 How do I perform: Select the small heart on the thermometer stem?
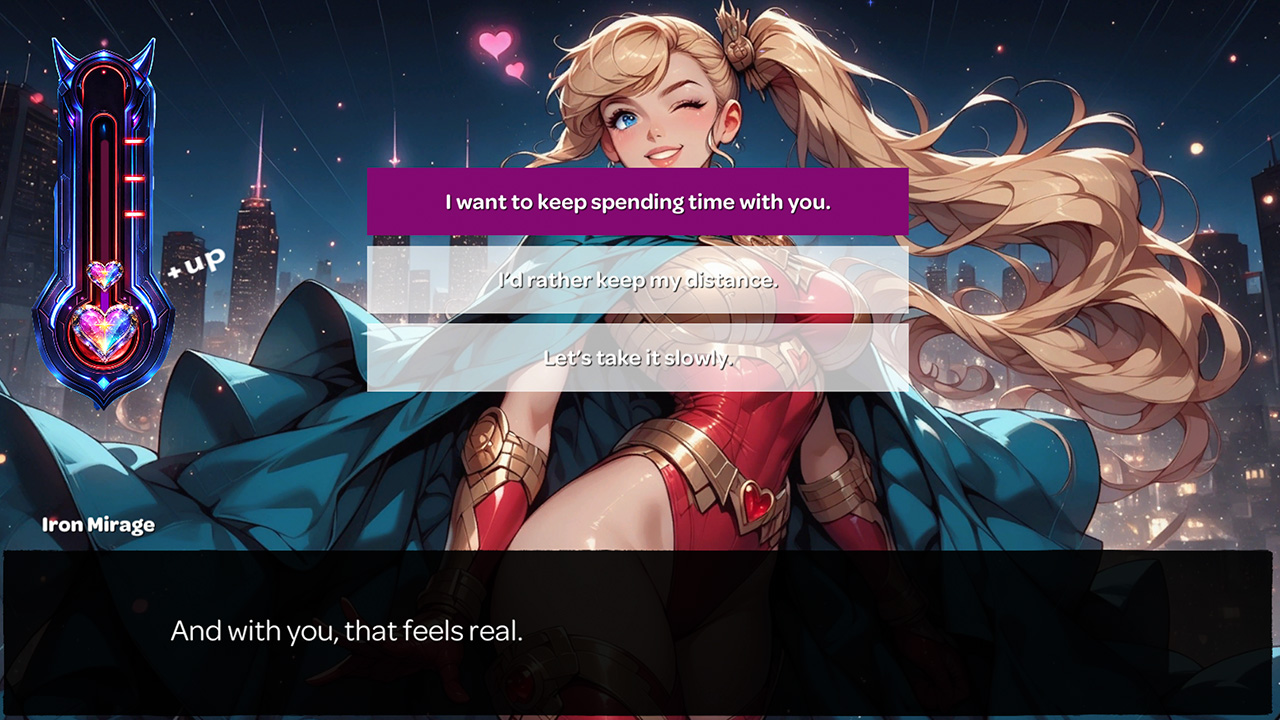point(104,270)
